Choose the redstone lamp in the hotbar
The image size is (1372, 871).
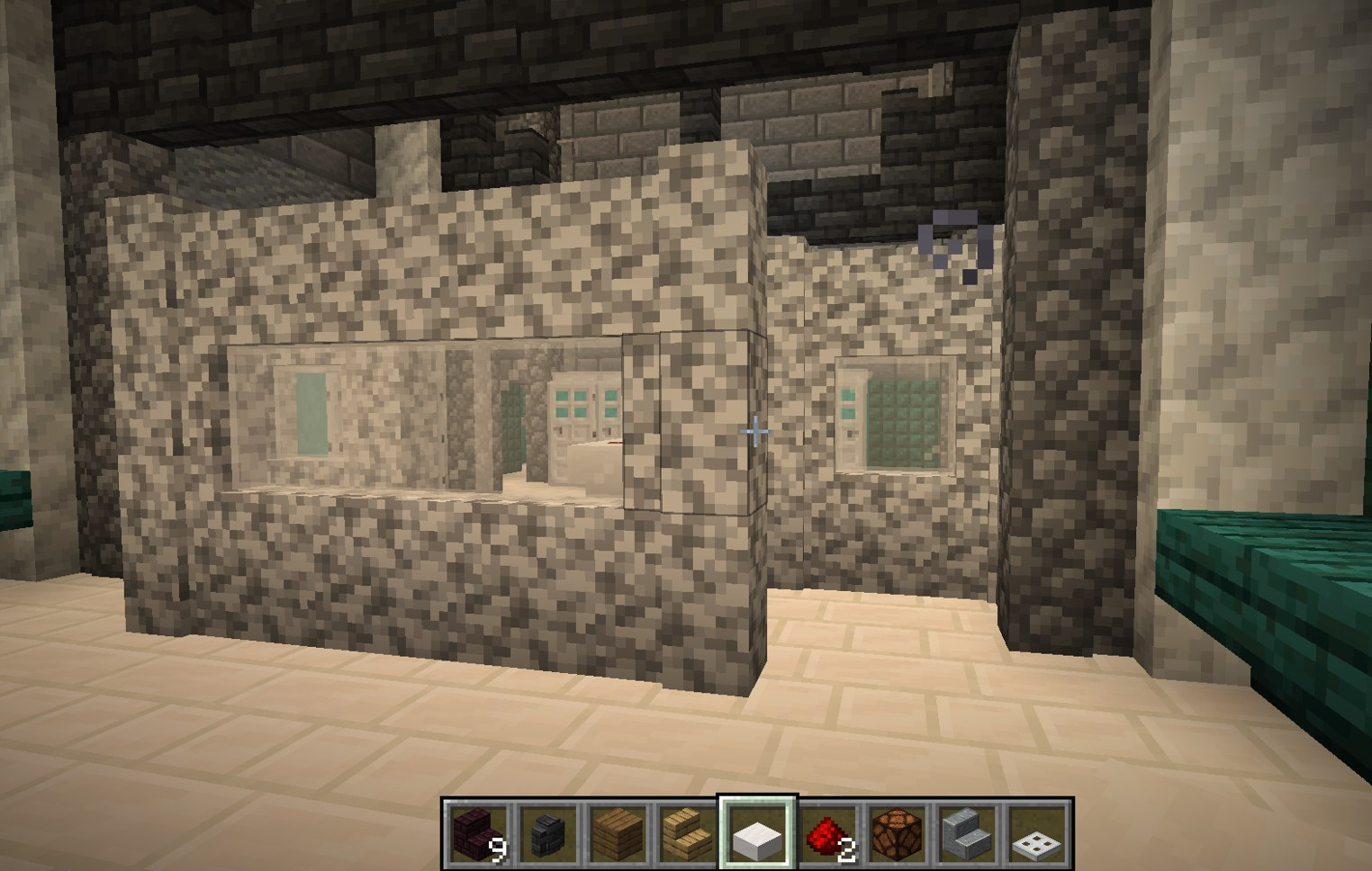tap(899, 834)
